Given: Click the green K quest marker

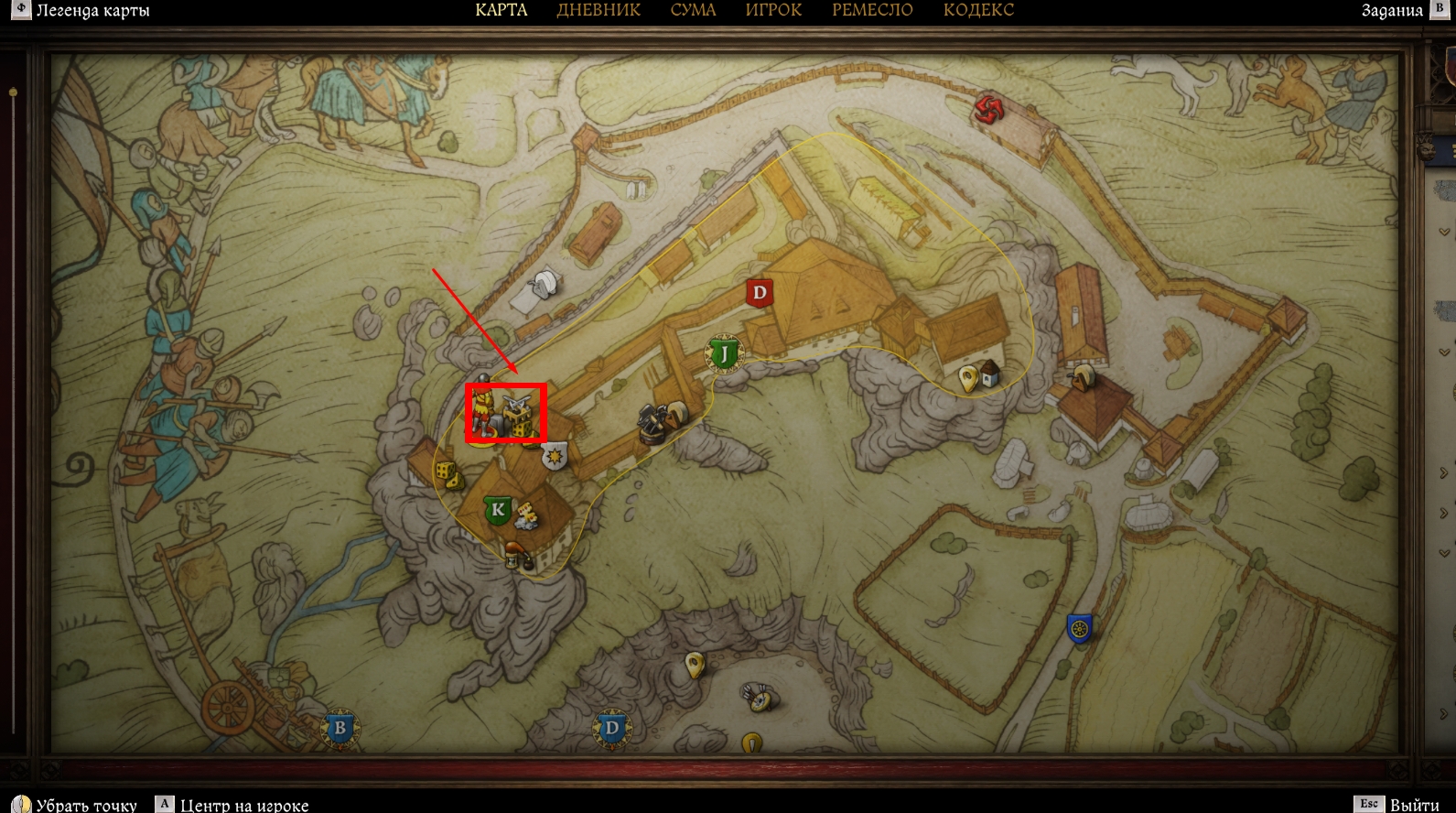Looking at the screenshot, I should [x=498, y=509].
